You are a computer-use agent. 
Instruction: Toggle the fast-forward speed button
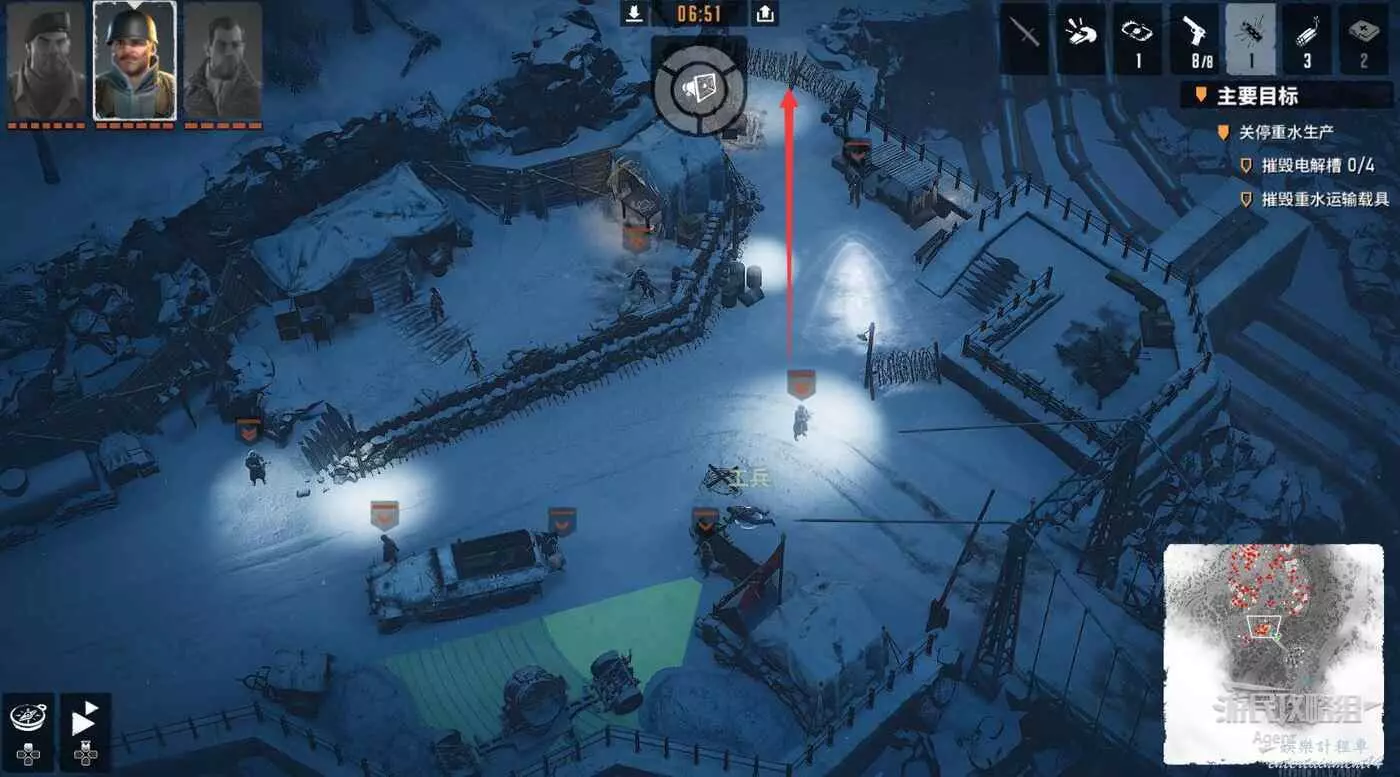pyautogui.click(x=85, y=720)
